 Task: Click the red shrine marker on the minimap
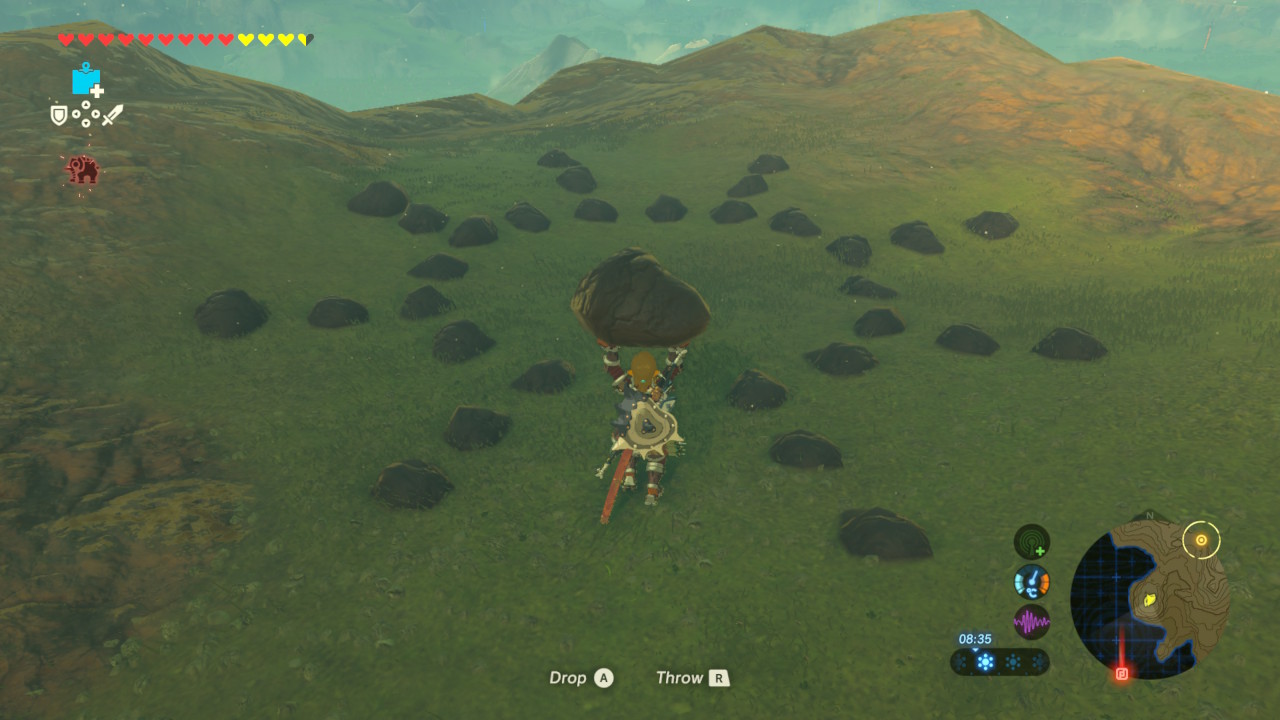1122,674
